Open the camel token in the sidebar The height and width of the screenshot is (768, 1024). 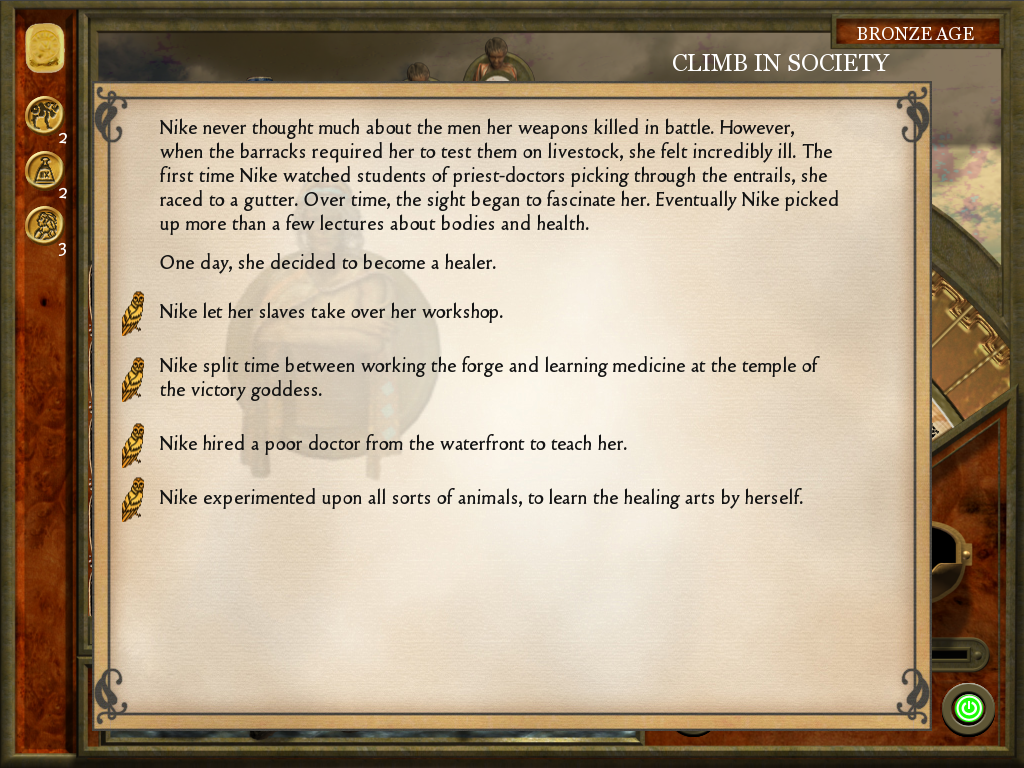click(x=44, y=115)
